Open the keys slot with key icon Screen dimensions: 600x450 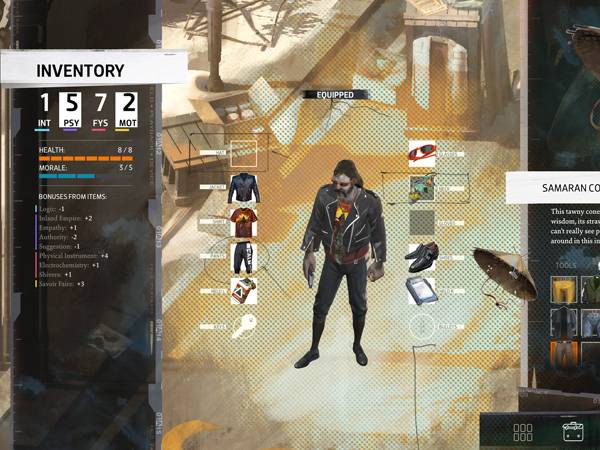click(243, 326)
